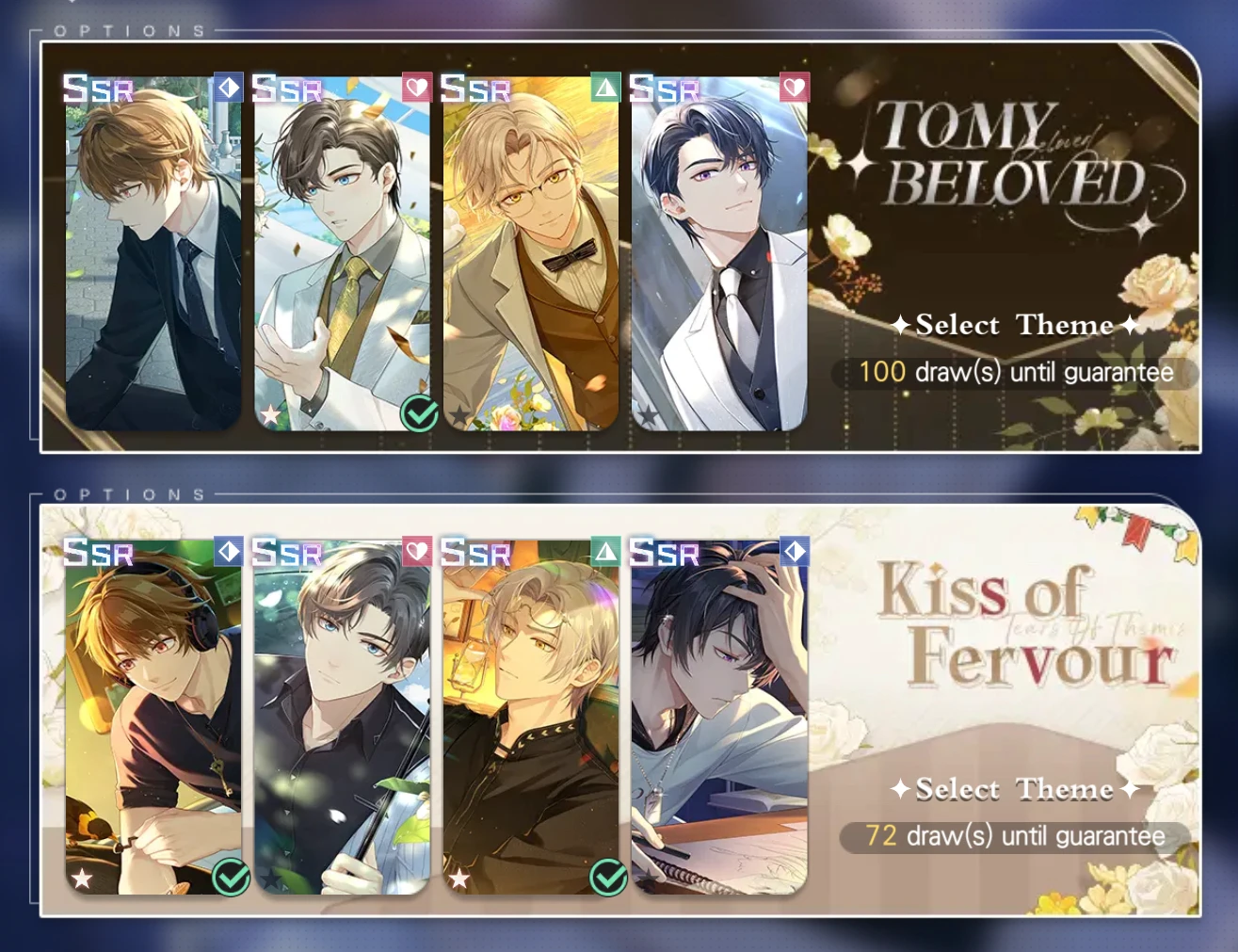This screenshot has height=952, width=1238.
Task: Click the green triangle attribute icon on Vyn's glasses card
Action: (605, 87)
